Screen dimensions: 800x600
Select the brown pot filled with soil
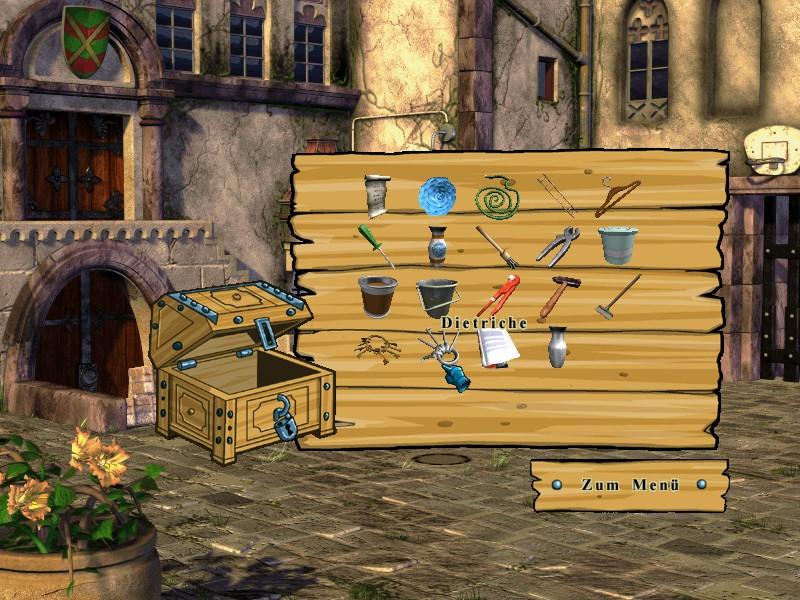click(377, 296)
